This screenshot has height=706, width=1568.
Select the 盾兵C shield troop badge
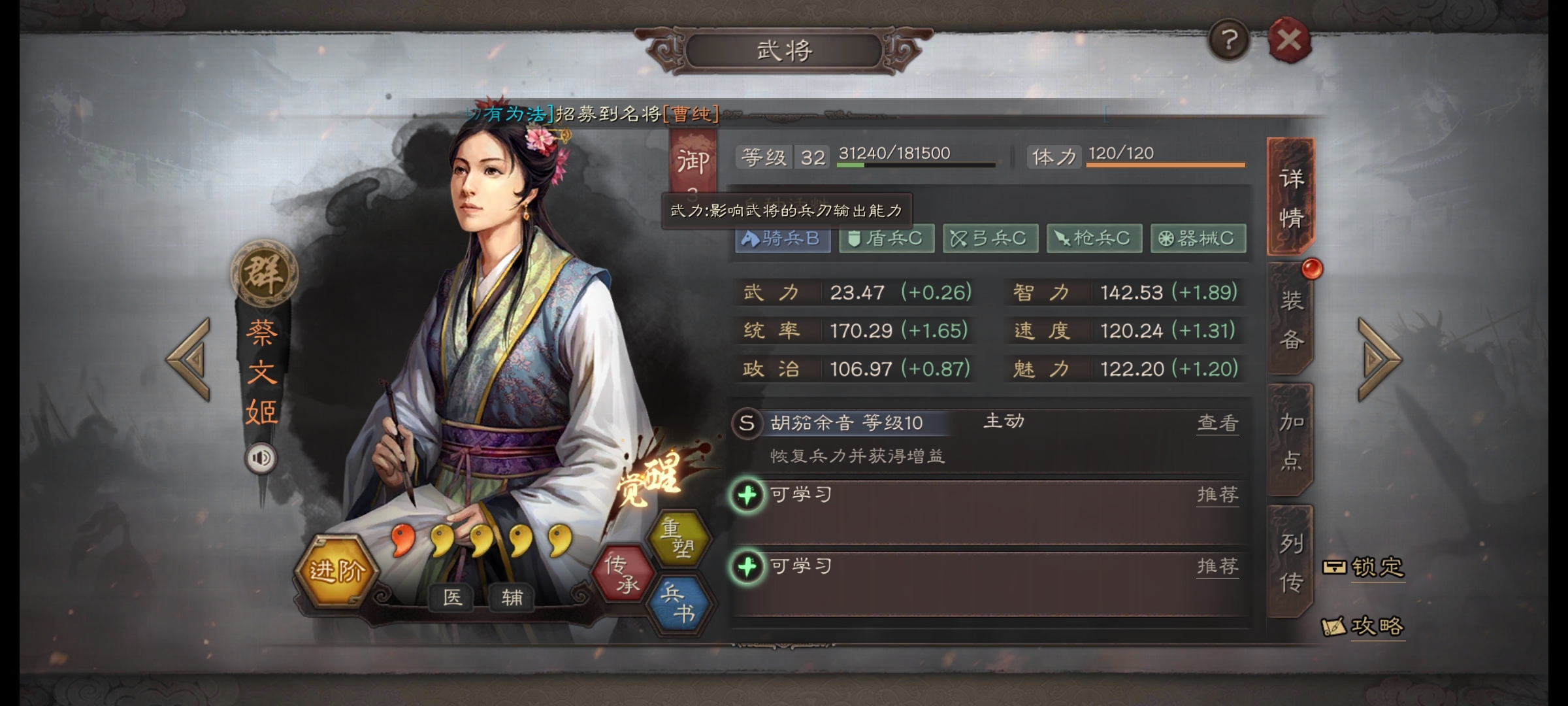(x=887, y=239)
